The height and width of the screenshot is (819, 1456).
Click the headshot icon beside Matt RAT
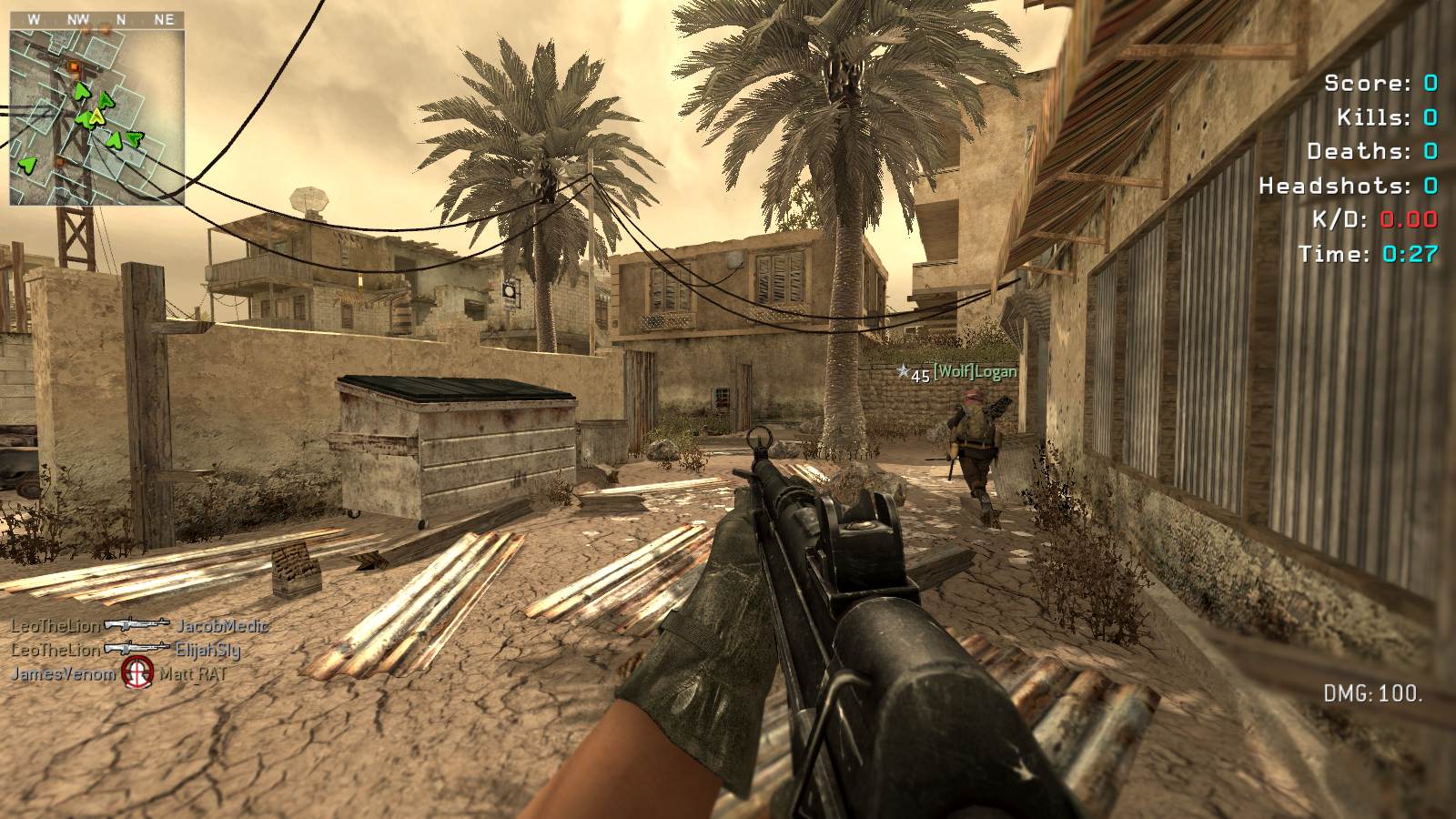pos(137,673)
